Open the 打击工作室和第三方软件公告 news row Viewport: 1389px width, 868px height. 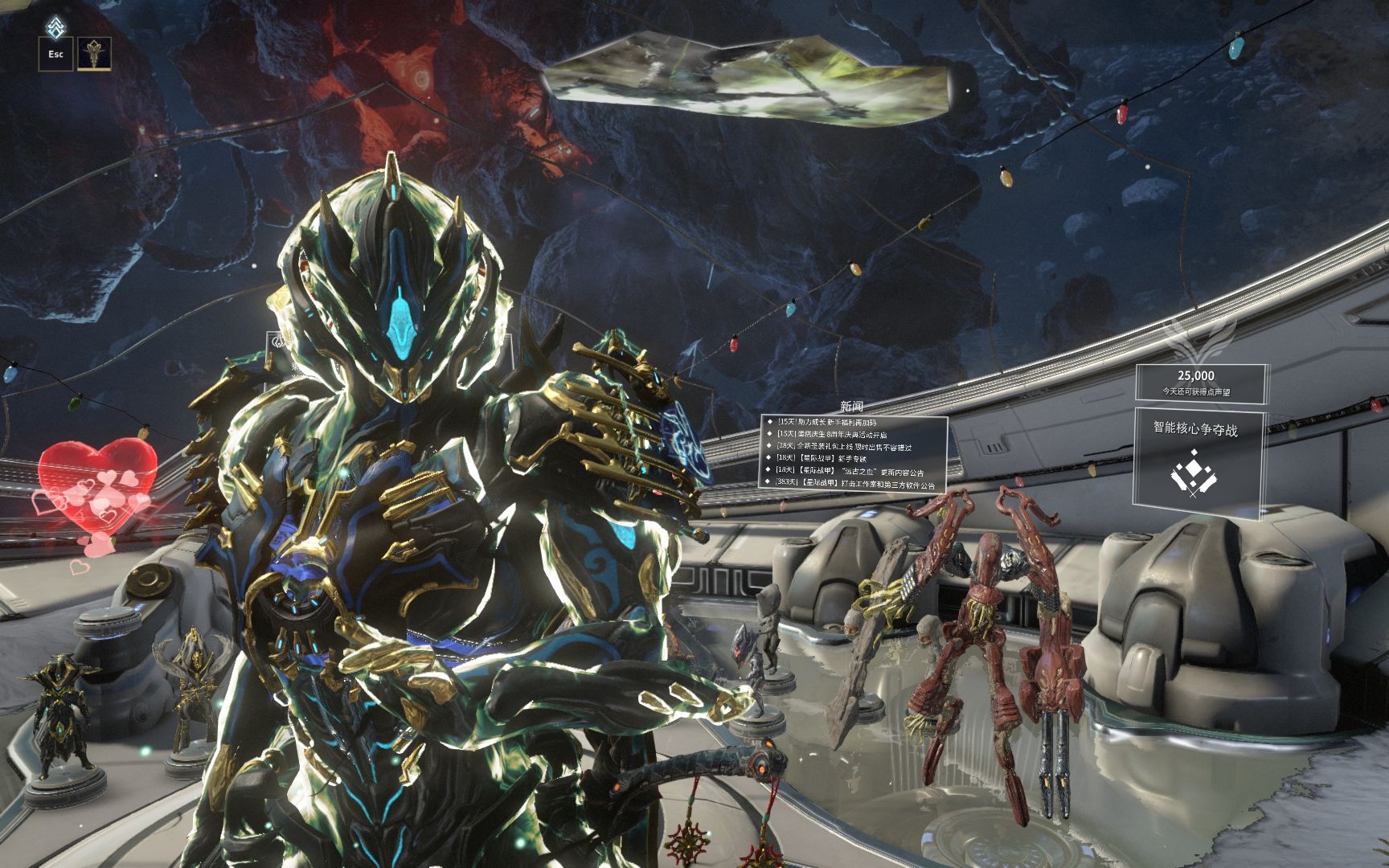click(856, 485)
